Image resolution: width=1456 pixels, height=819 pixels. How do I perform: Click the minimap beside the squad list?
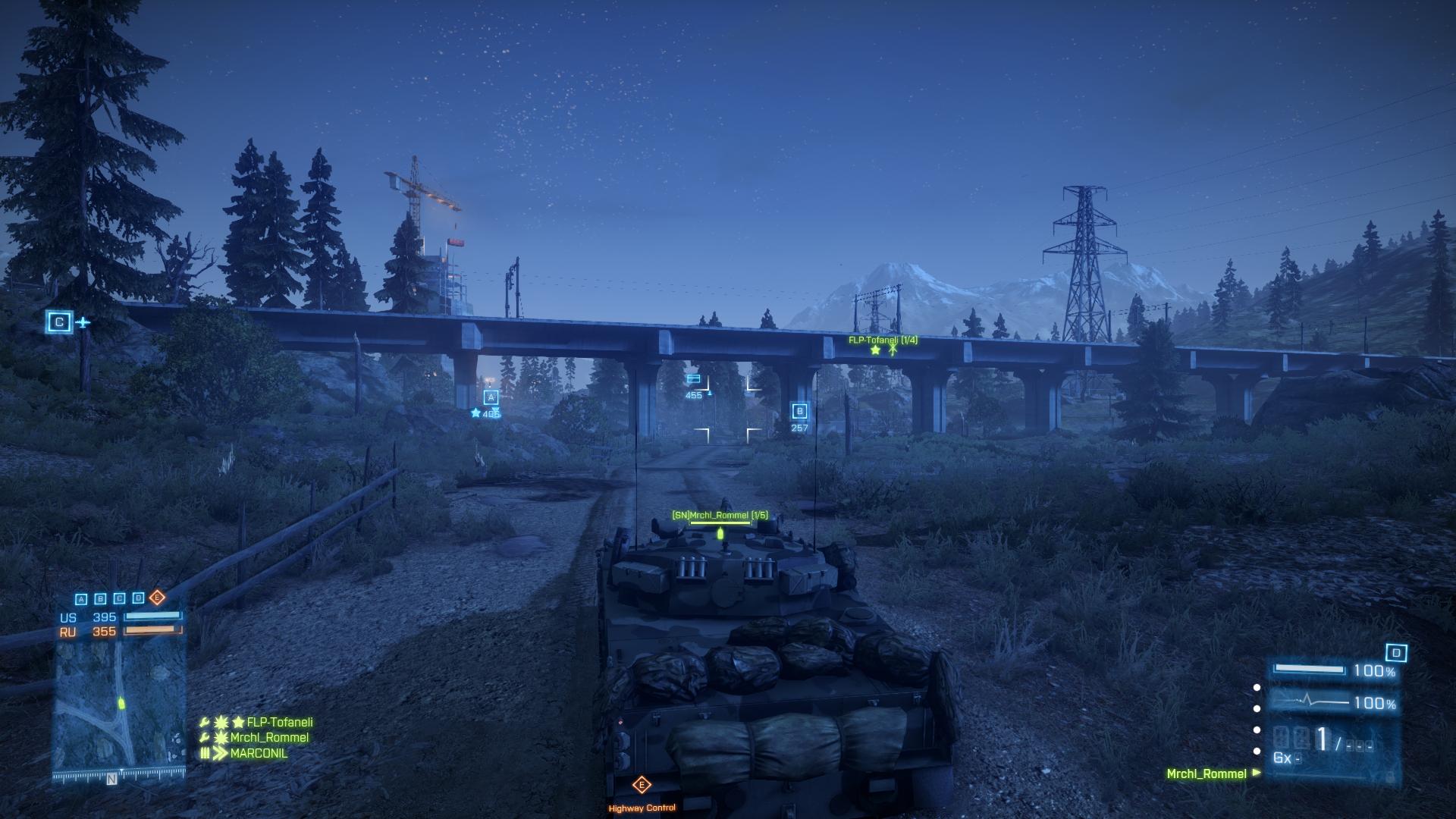(119, 707)
